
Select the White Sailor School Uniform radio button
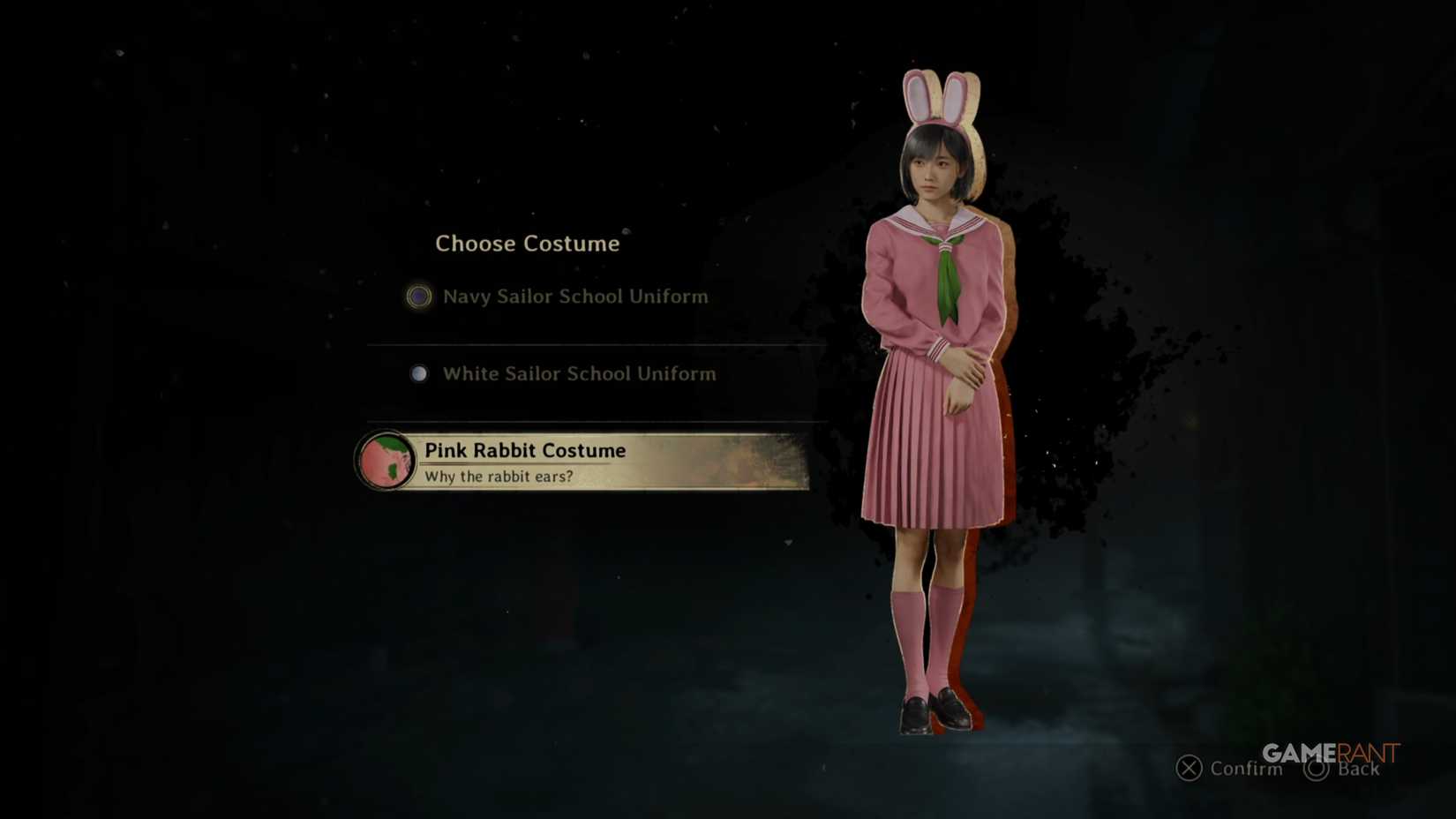417,373
